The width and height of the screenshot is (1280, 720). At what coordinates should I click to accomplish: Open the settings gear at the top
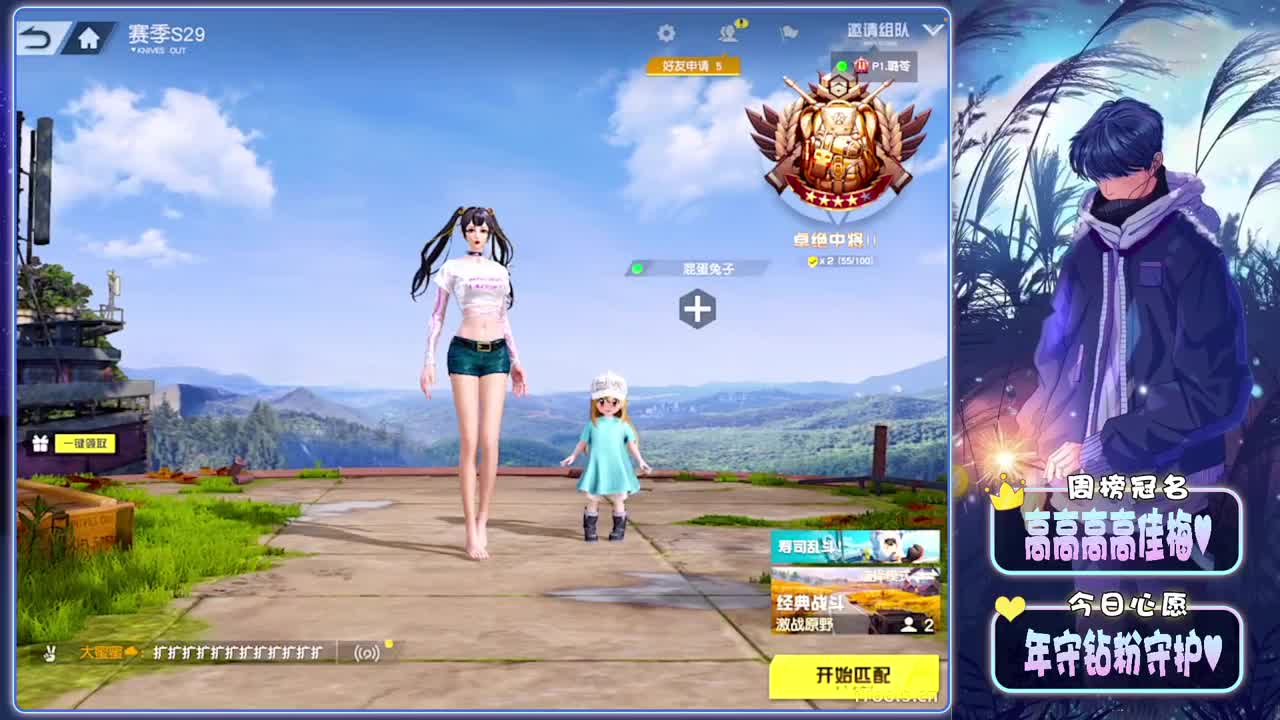tap(667, 33)
